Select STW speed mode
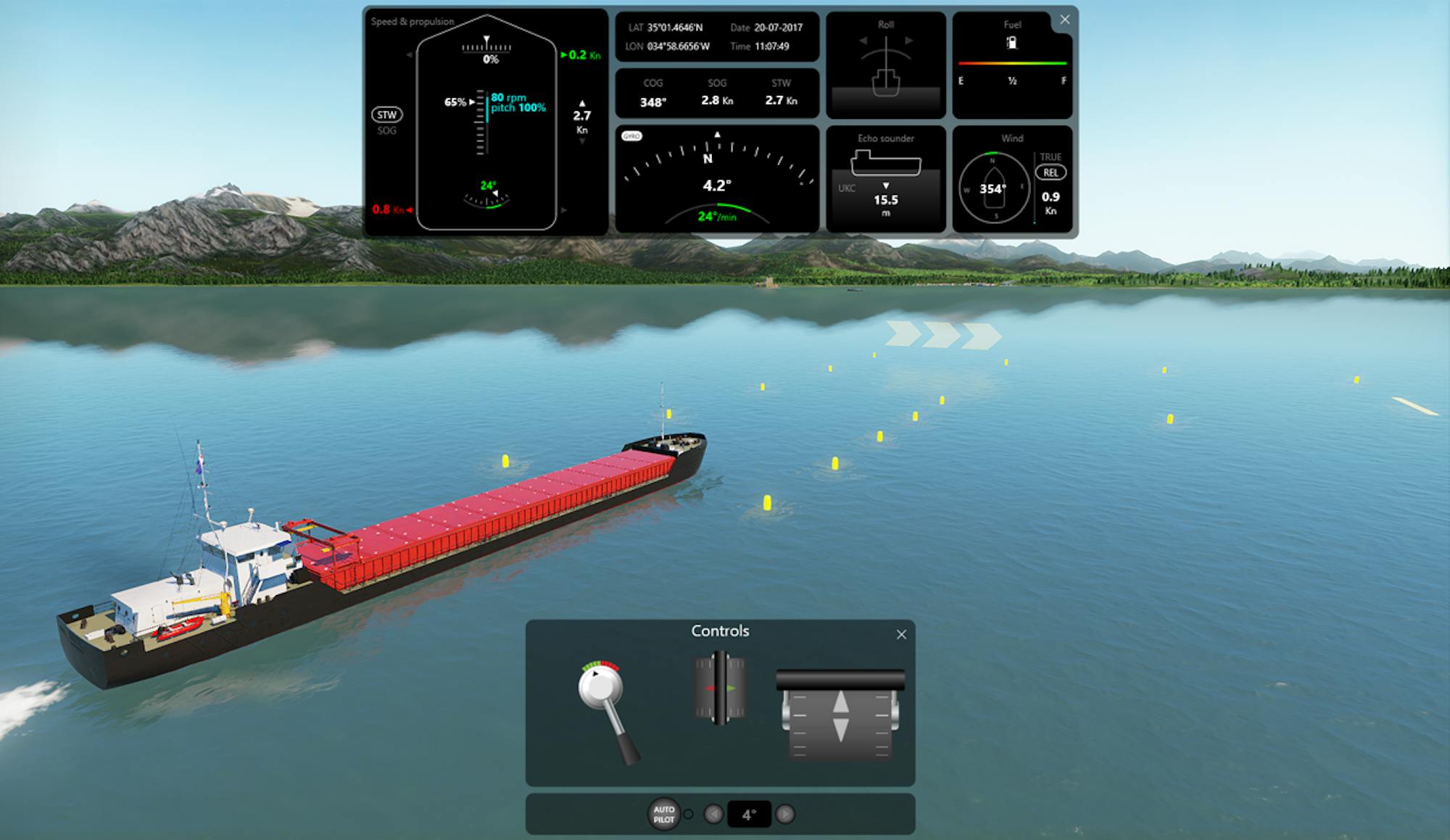This screenshot has height=840, width=1450. pos(386,115)
